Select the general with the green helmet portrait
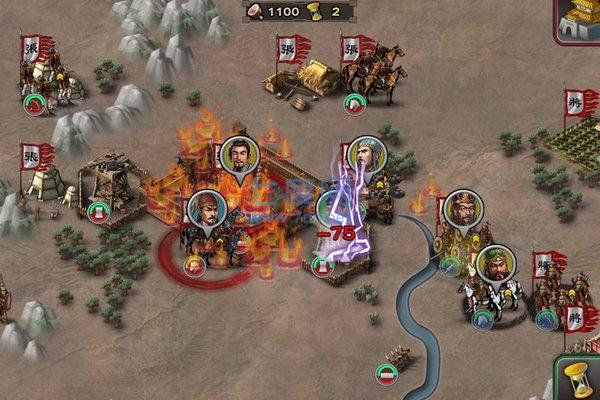This screenshot has width=600, height=400. (493, 264)
